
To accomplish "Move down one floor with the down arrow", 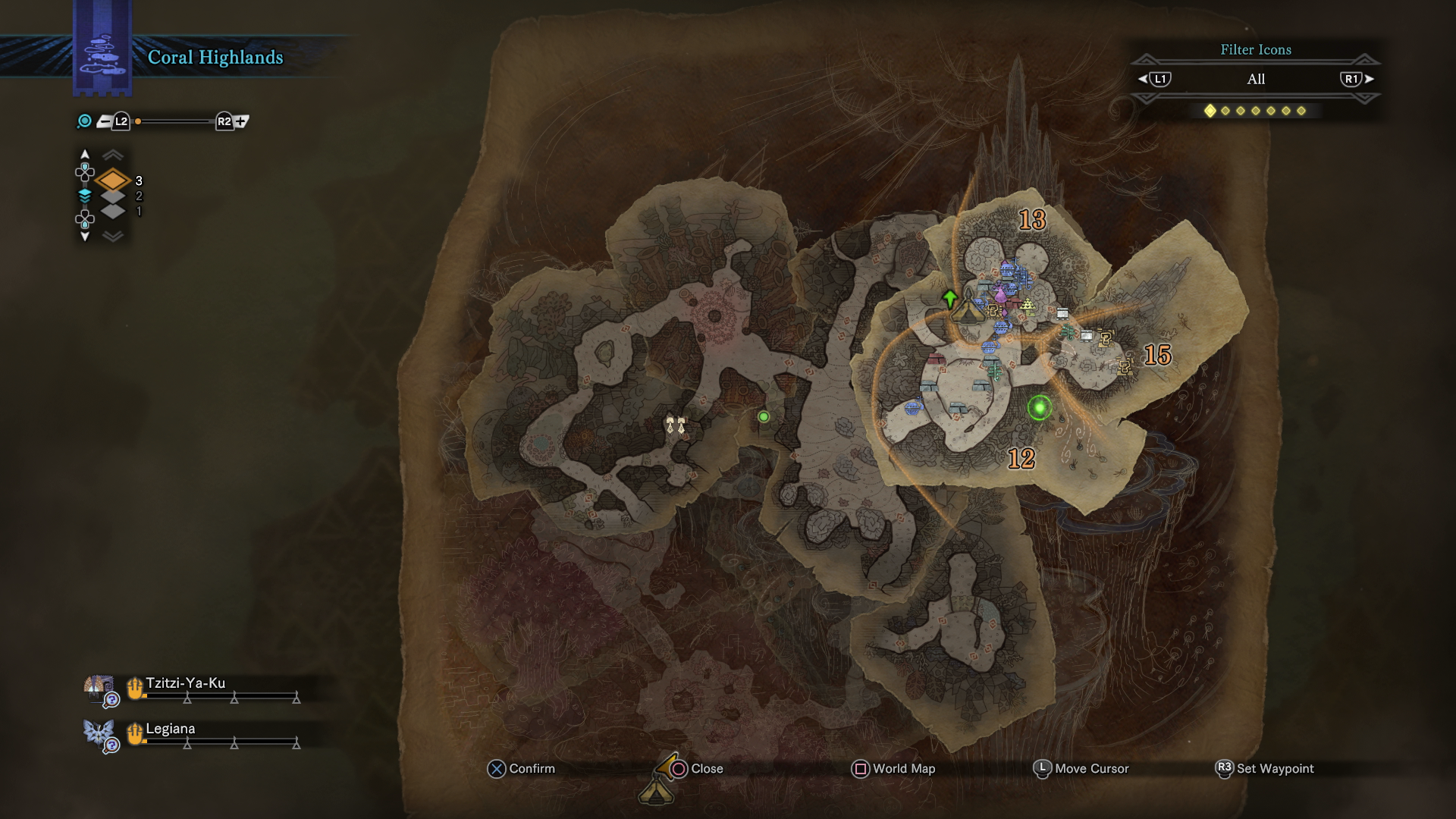I will [85, 237].
